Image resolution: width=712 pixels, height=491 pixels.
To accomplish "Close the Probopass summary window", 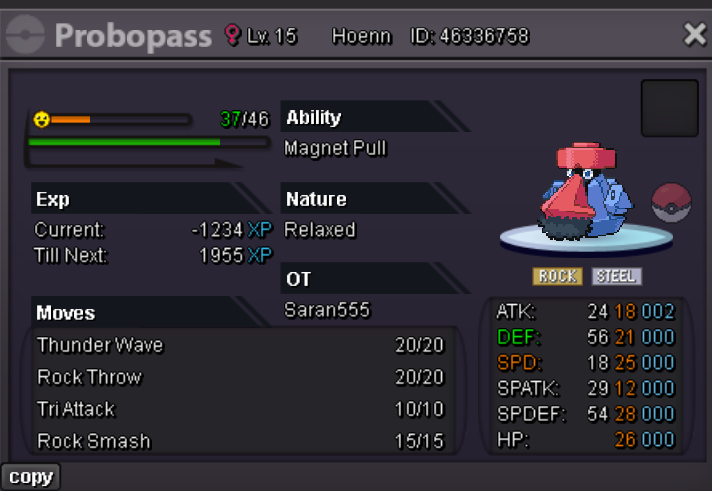I will (694, 36).
